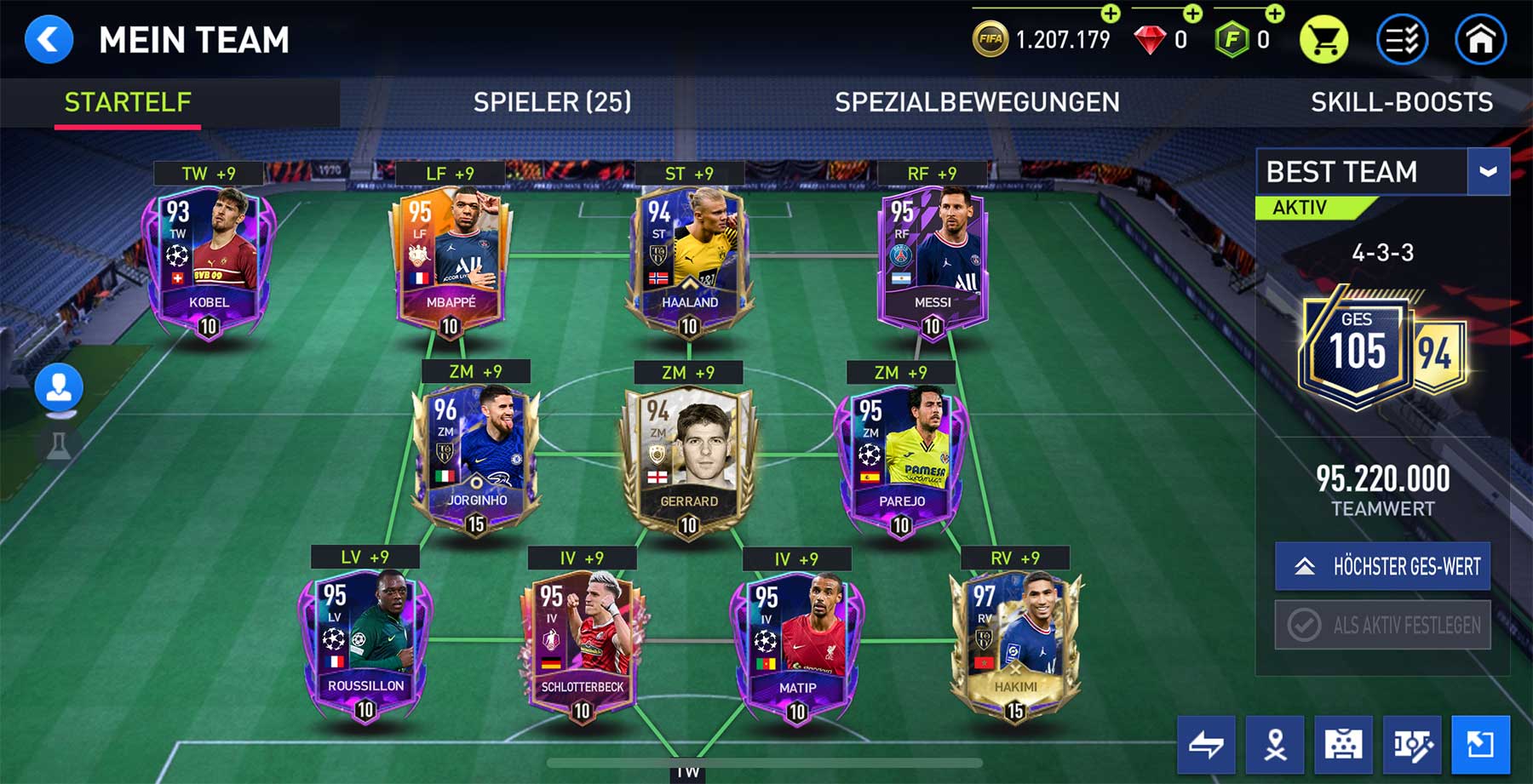The height and width of the screenshot is (784, 1533).
Task: Select the Messi RF card
Action: [932, 260]
